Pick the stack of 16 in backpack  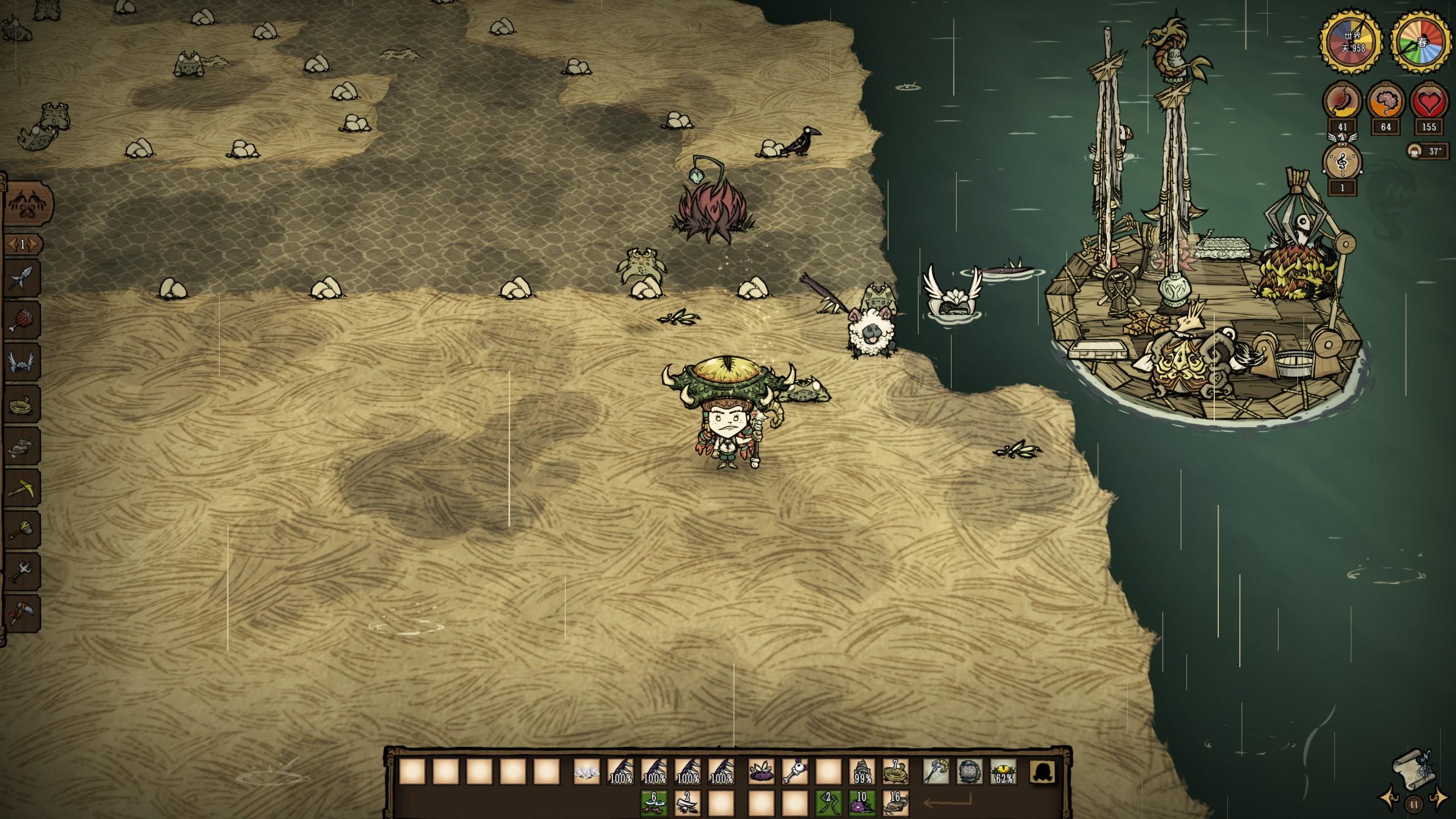895,803
